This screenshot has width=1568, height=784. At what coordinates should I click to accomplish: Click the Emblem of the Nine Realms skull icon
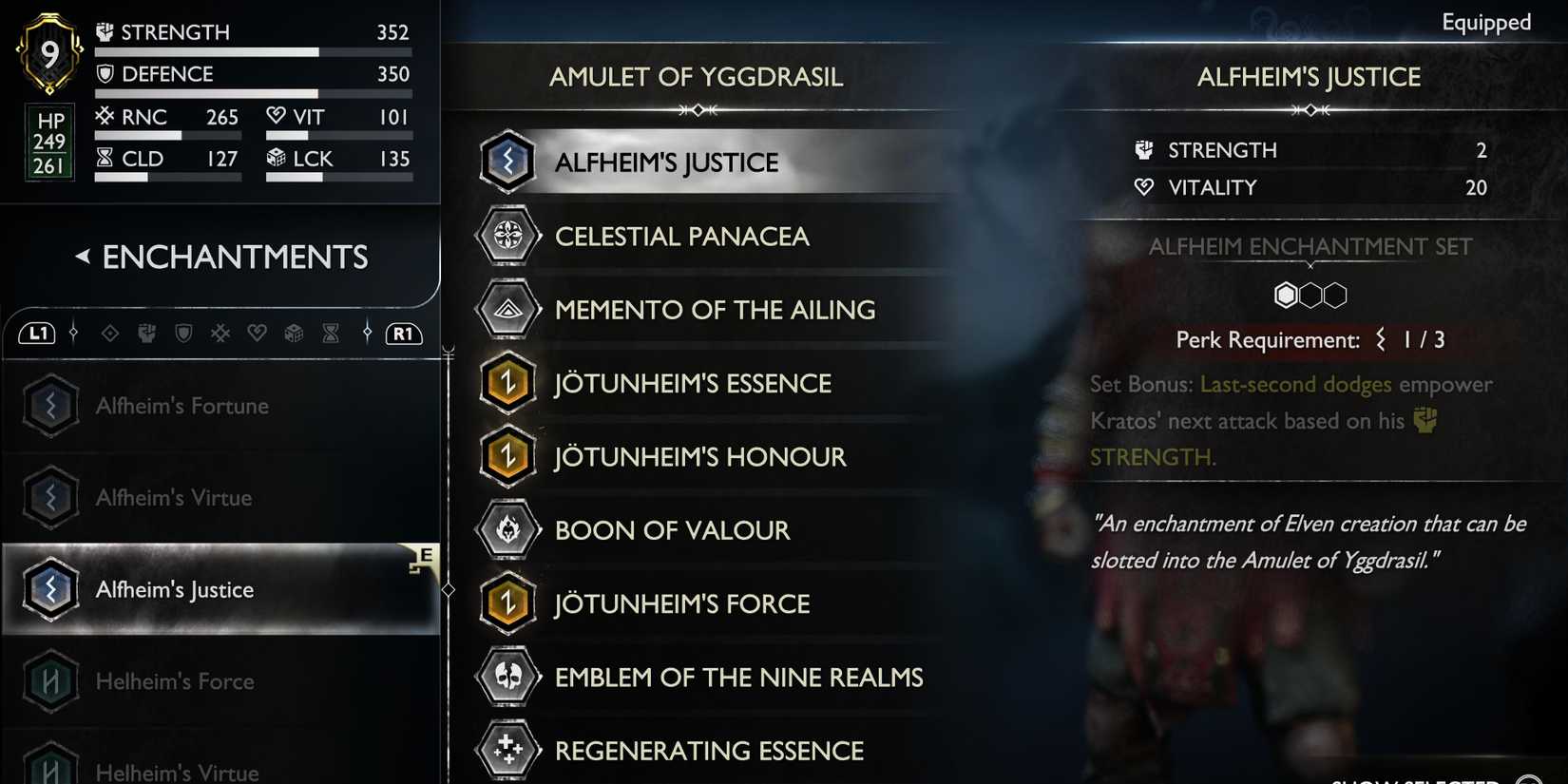coord(507,678)
